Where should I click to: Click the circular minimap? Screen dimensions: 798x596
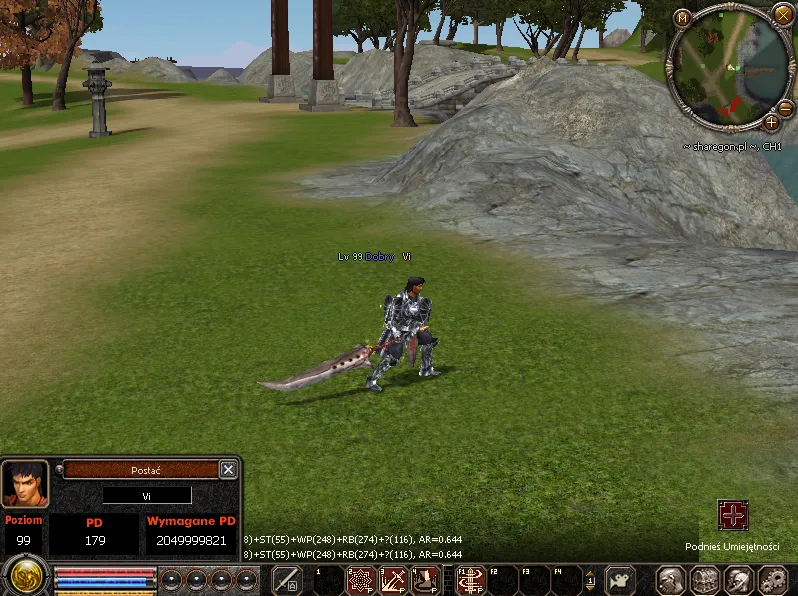pyautogui.click(x=727, y=68)
